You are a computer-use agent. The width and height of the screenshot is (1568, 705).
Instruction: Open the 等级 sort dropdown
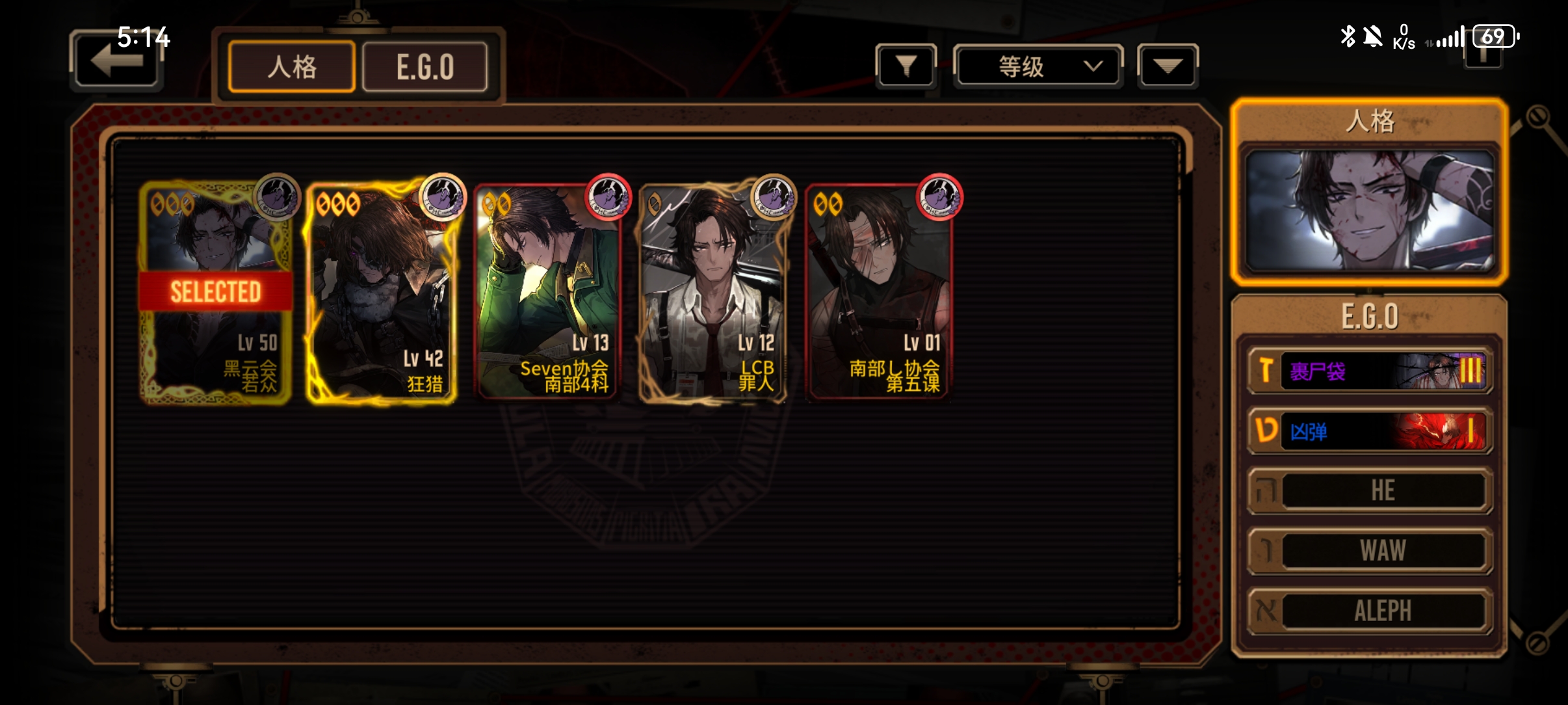pyautogui.click(x=1038, y=66)
